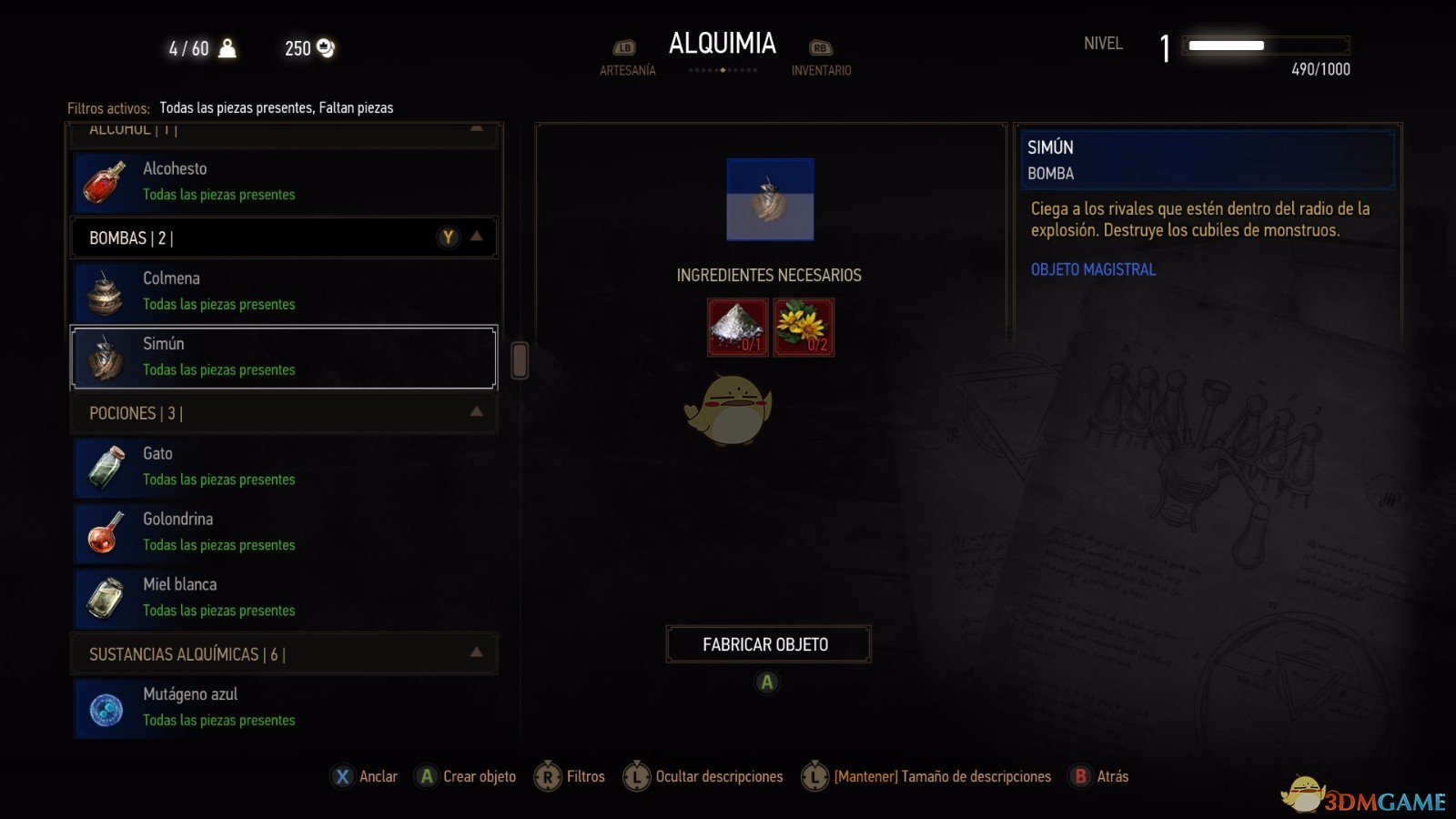The width and height of the screenshot is (1456, 819).
Task: Toggle Anclar for the selected recipe
Action: tap(364, 776)
